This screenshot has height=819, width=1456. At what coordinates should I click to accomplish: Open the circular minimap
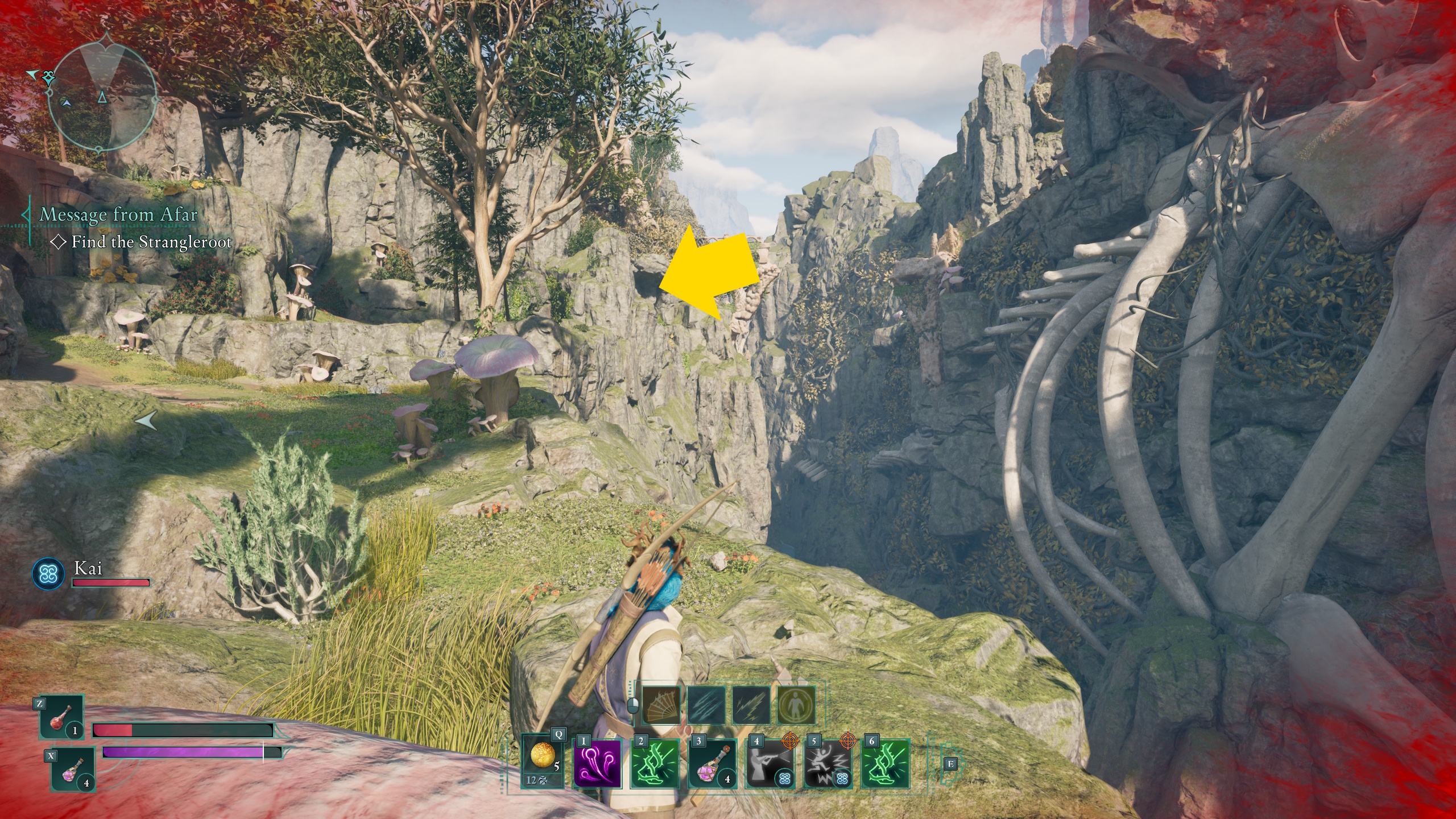tap(102, 92)
